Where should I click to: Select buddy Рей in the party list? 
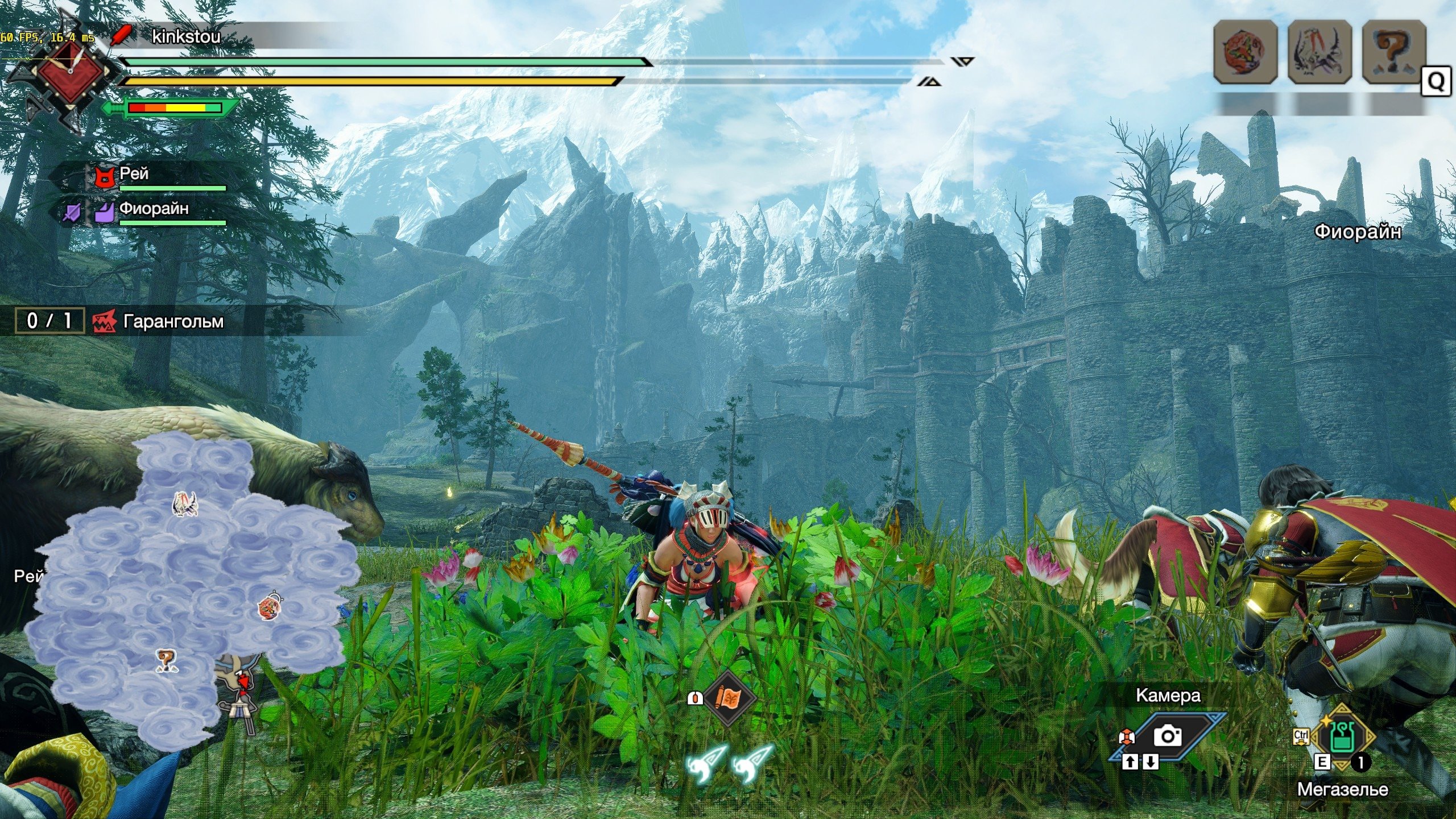tap(134, 174)
